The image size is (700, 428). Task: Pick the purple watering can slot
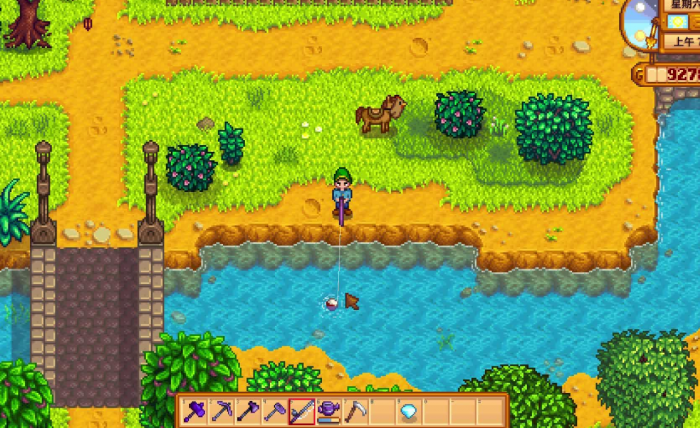pos(328,410)
